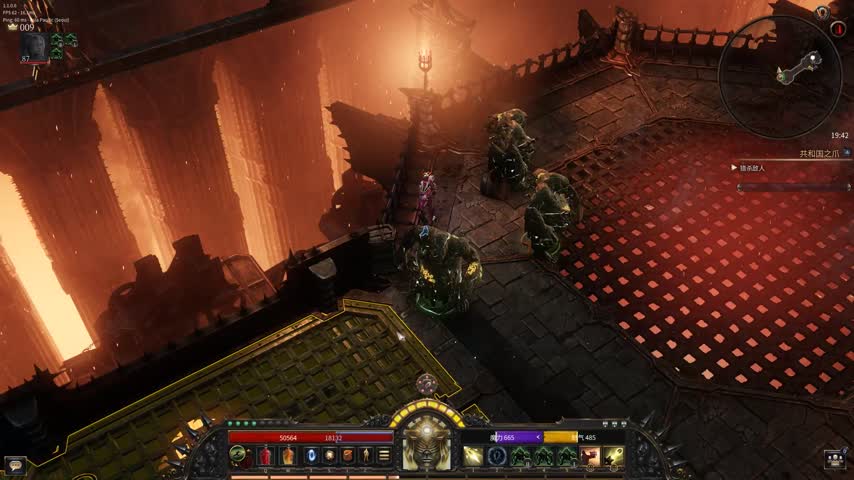Image resolution: width=854 pixels, height=480 pixels.
Task: Select the quest tracker title 共和国之爪
Action: tap(820, 154)
